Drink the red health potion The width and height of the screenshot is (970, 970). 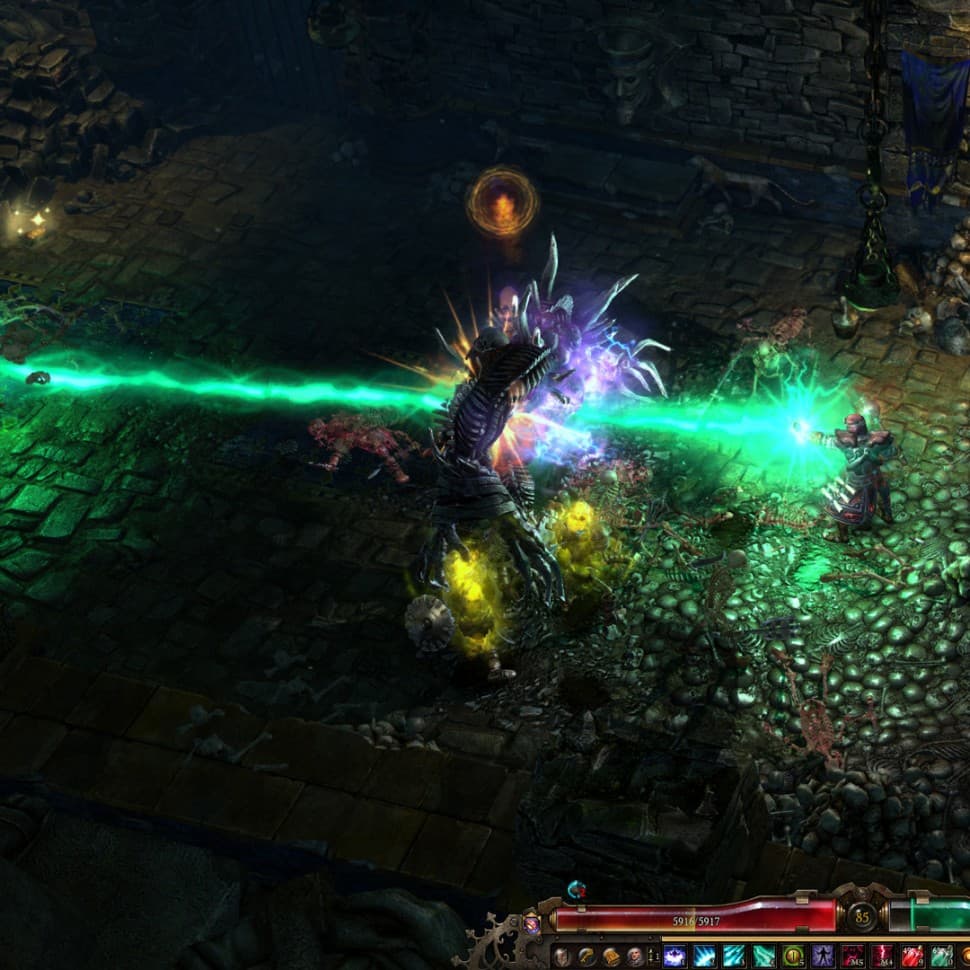click(x=912, y=956)
